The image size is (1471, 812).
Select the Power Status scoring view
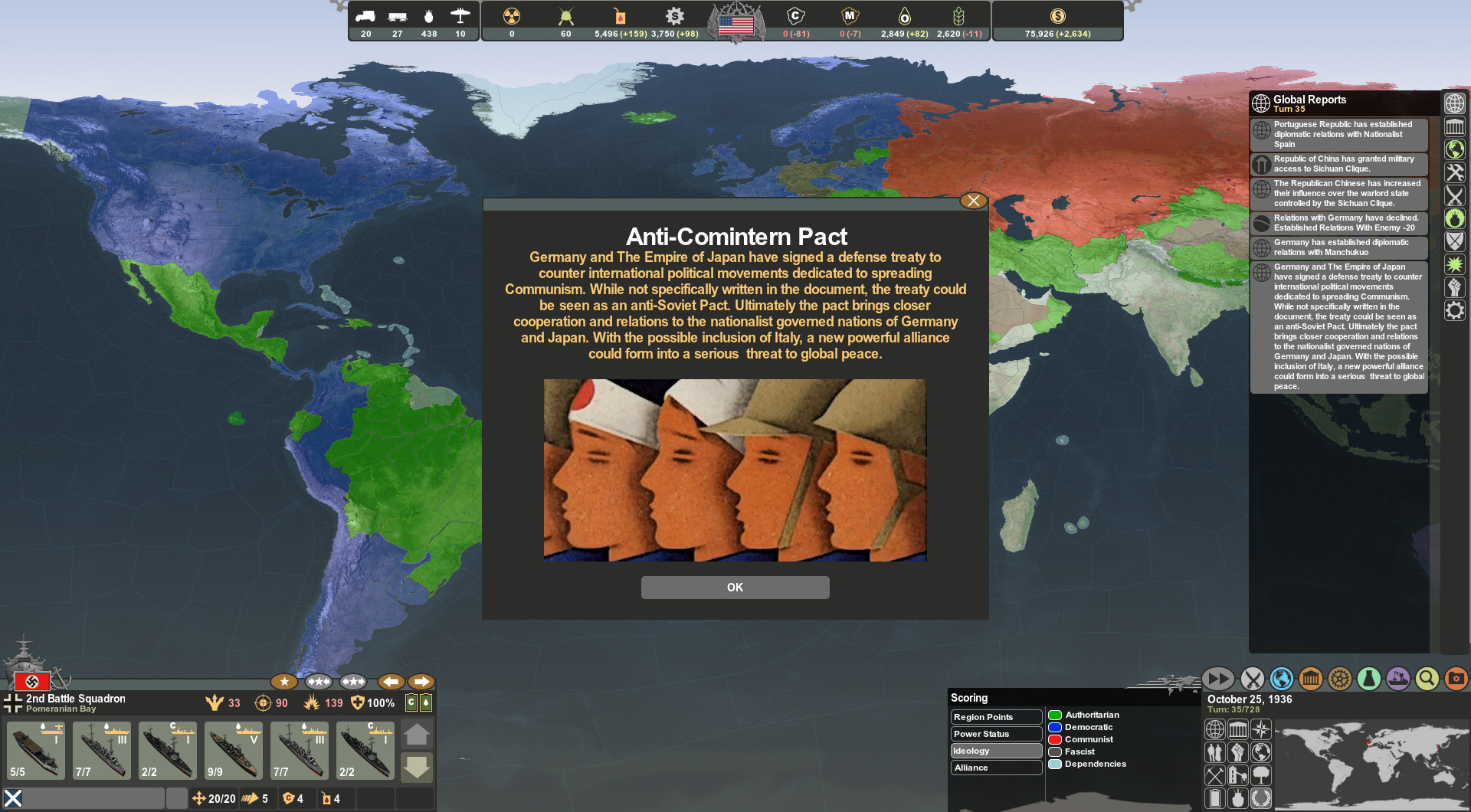[x=995, y=734]
